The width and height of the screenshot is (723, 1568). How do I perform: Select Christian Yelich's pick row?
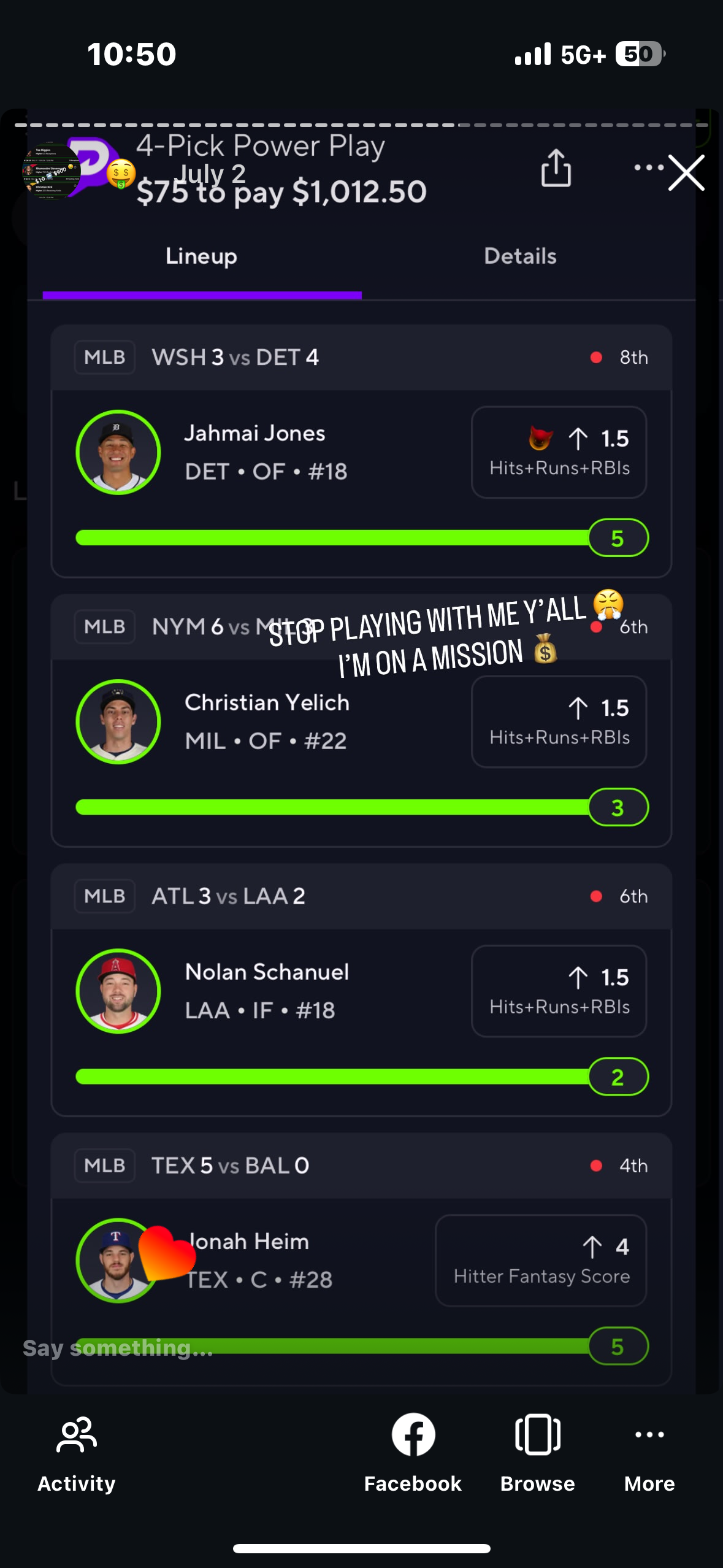point(267,721)
